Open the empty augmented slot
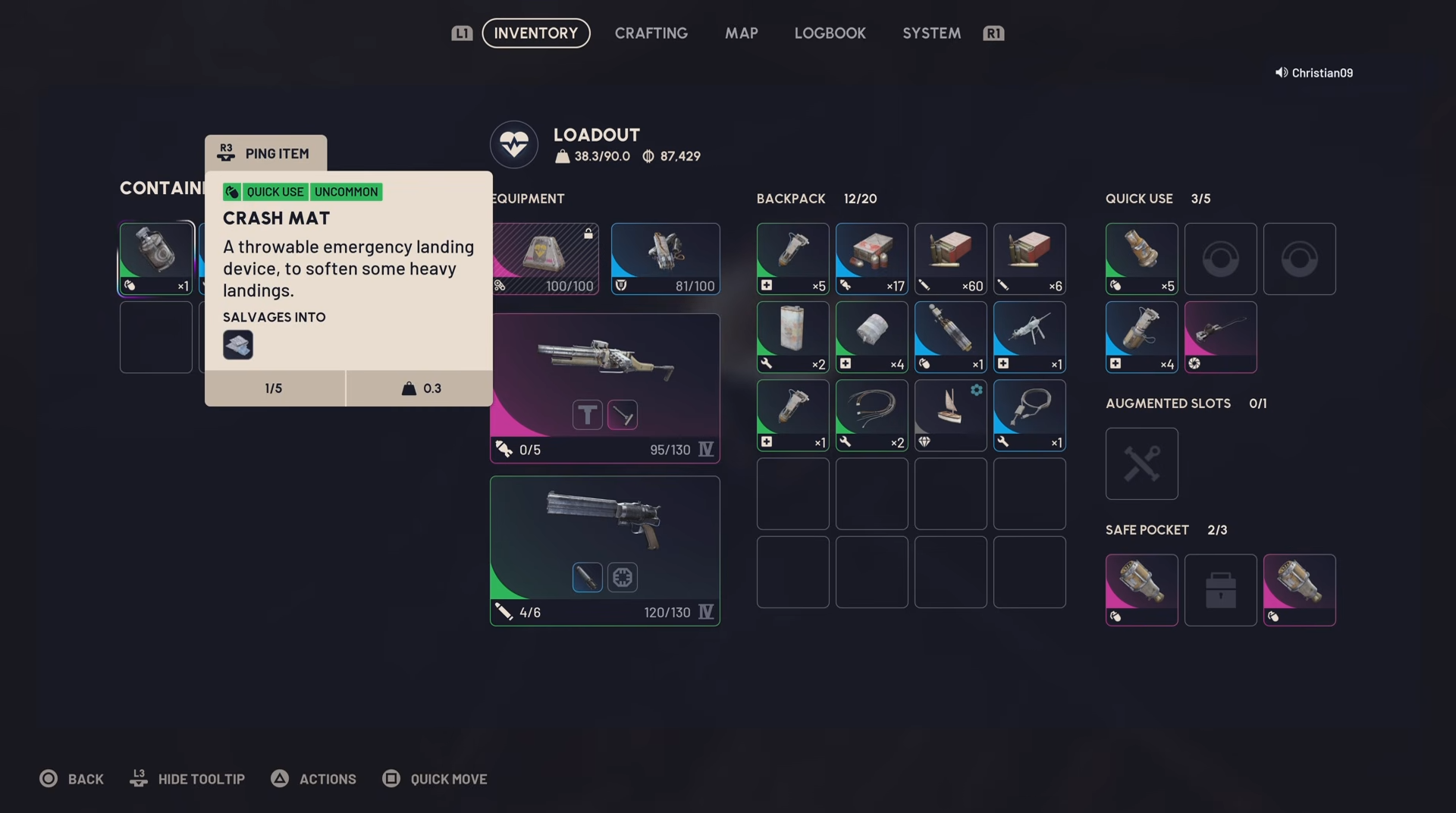The width and height of the screenshot is (1456, 813). (x=1141, y=463)
